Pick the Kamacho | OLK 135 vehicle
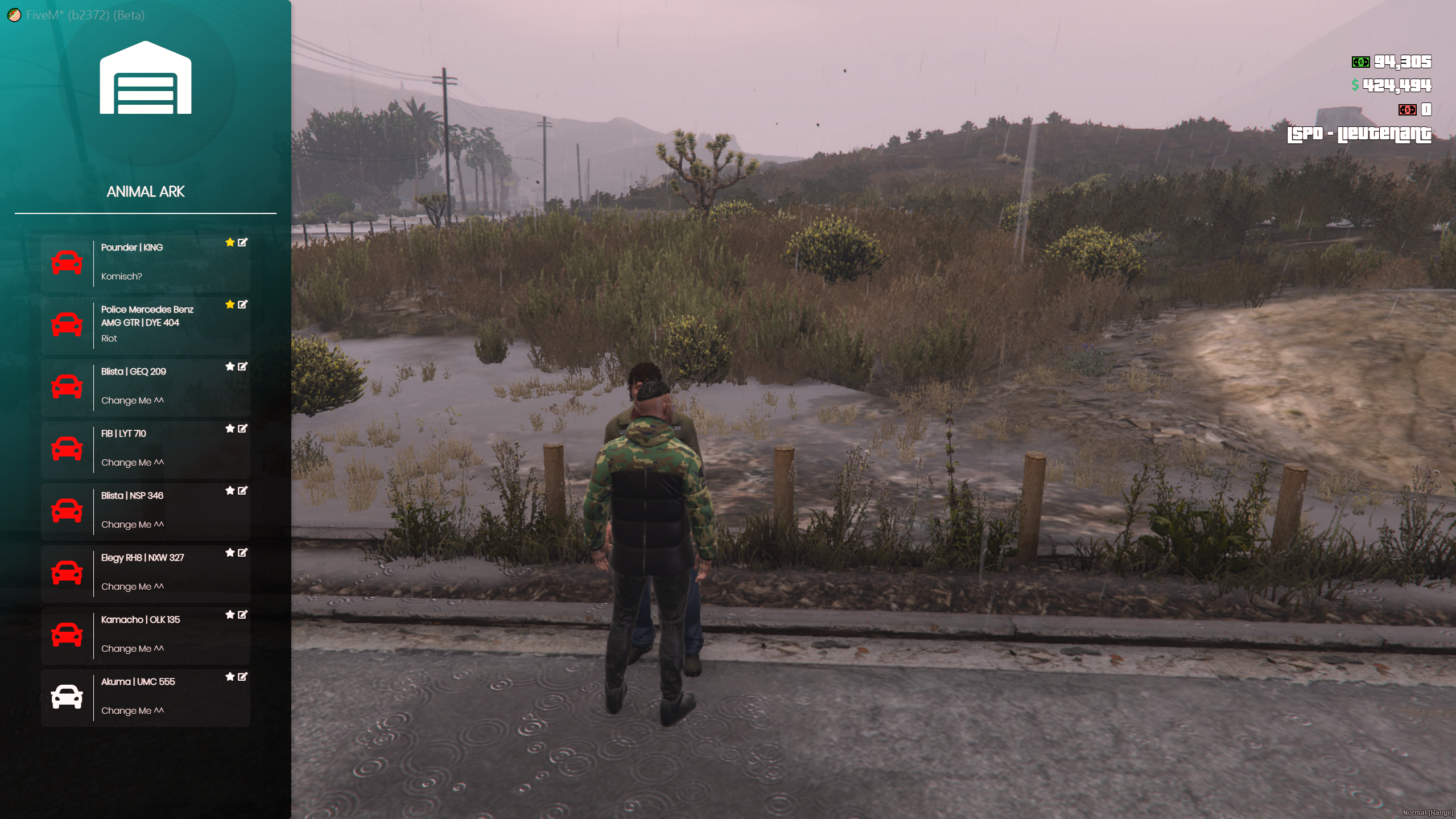The image size is (1456, 819). (x=145, y=635)
